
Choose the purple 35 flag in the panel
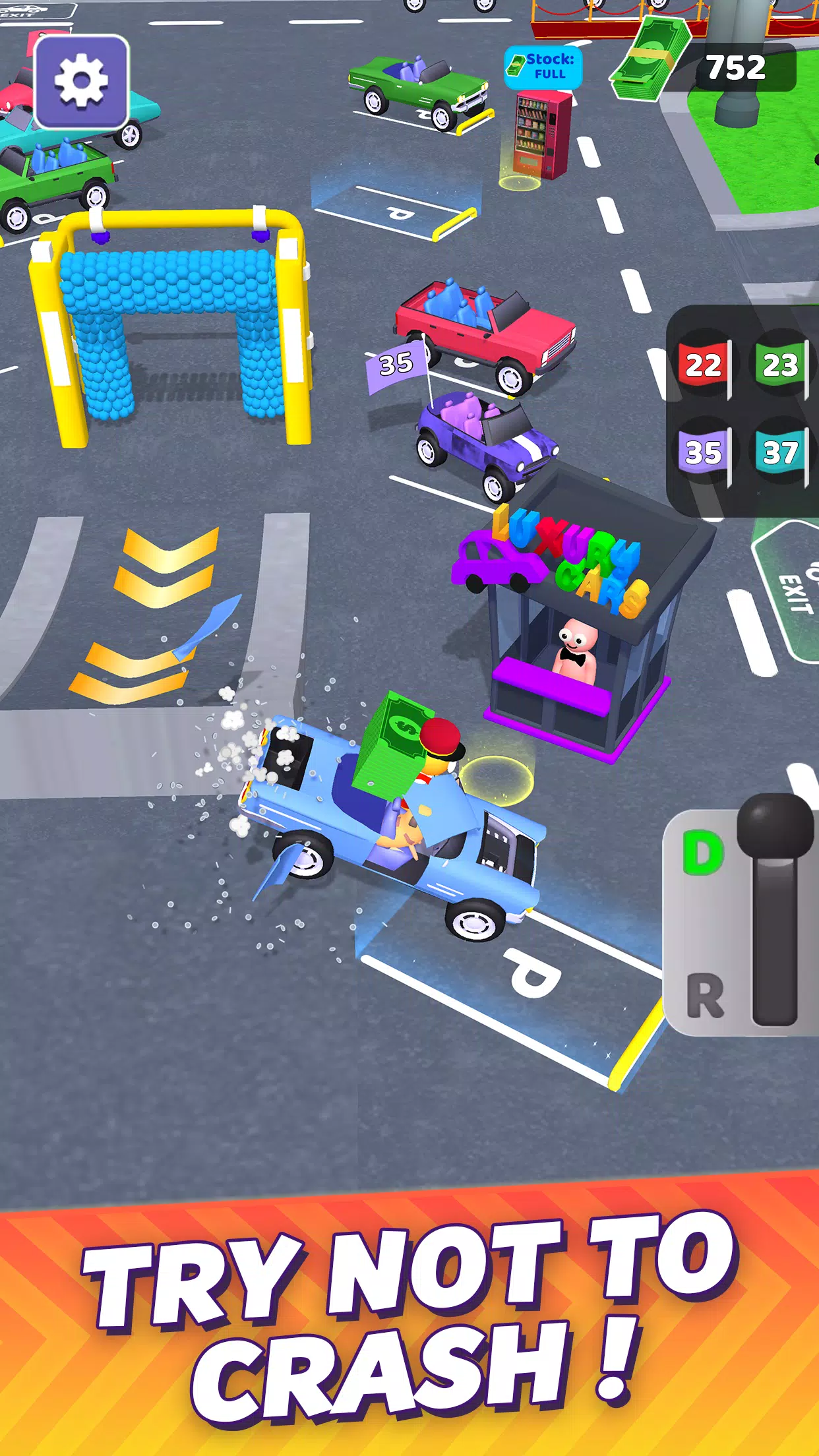[x=704, y=452]
